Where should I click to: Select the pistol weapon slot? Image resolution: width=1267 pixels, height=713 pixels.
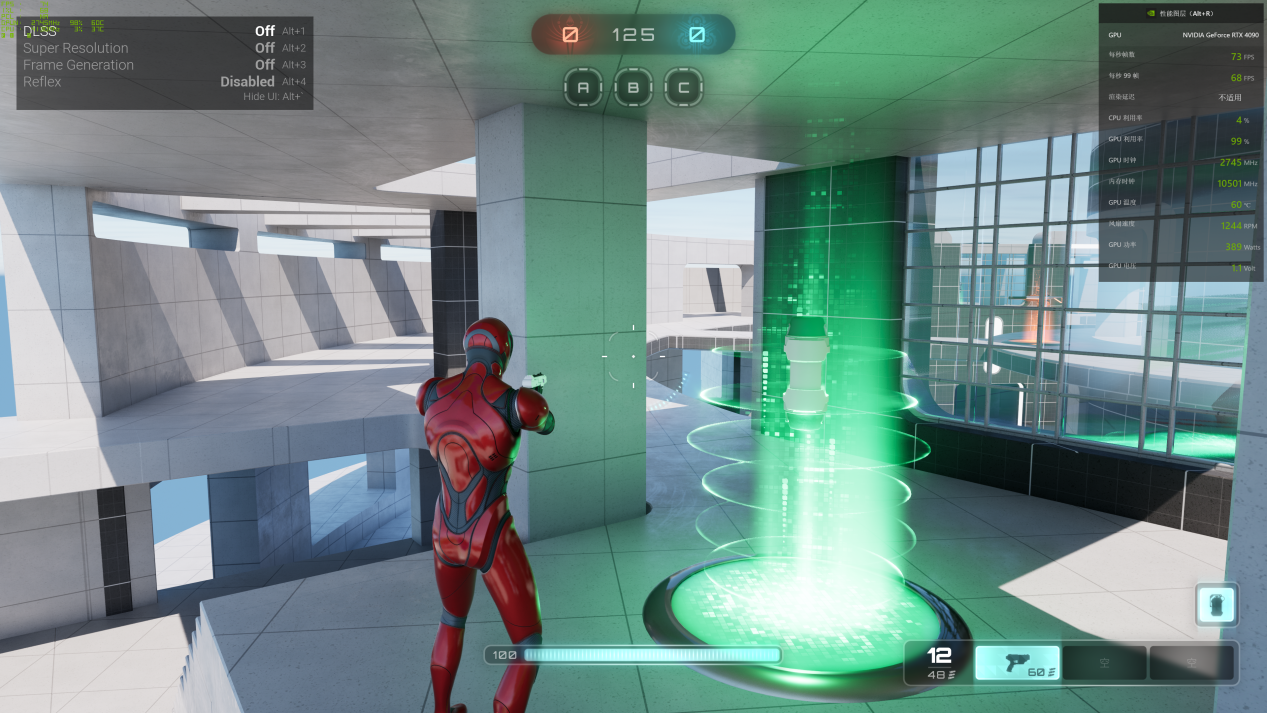[1017, 663]
